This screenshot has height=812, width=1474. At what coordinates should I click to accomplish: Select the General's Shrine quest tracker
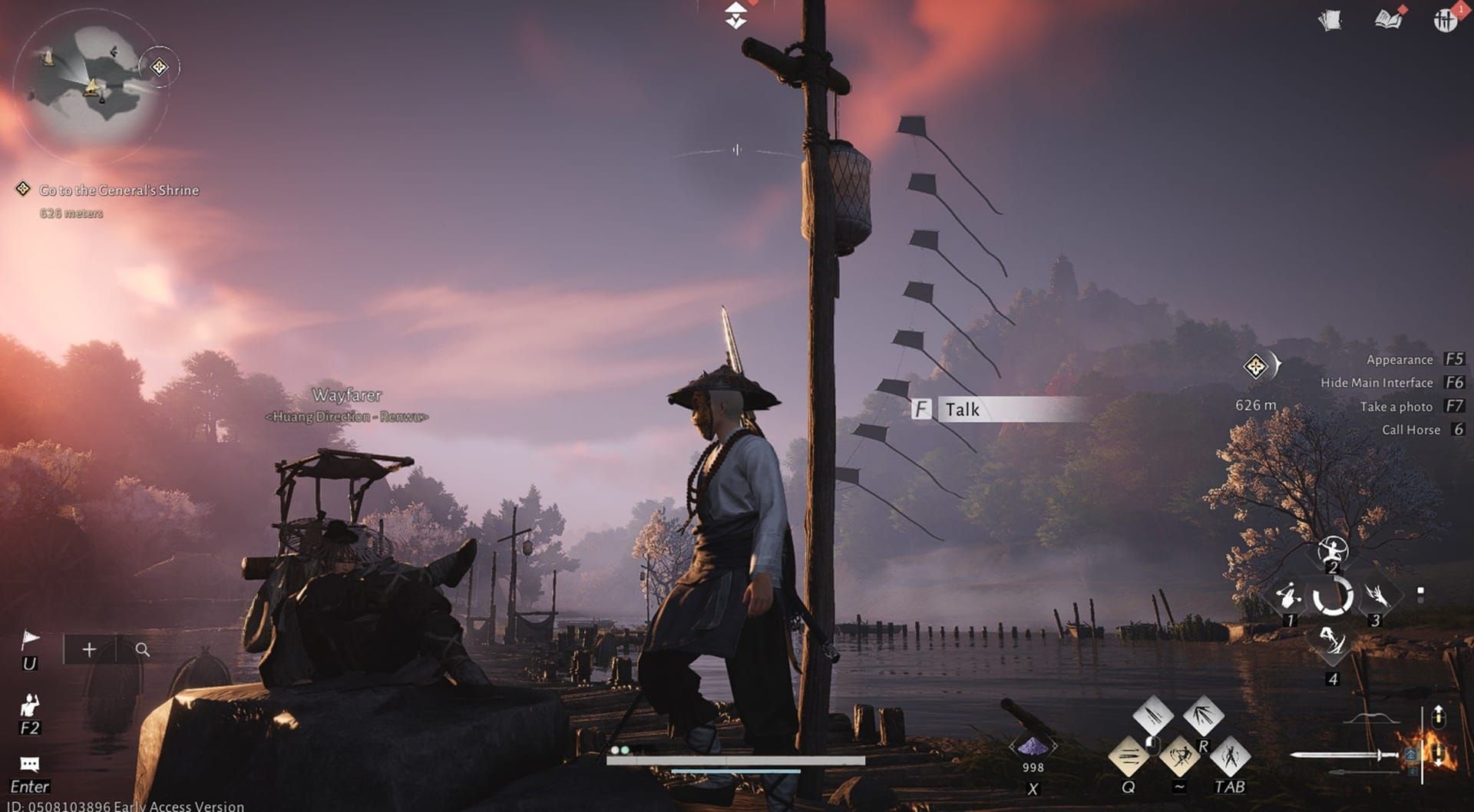(118, 190)
